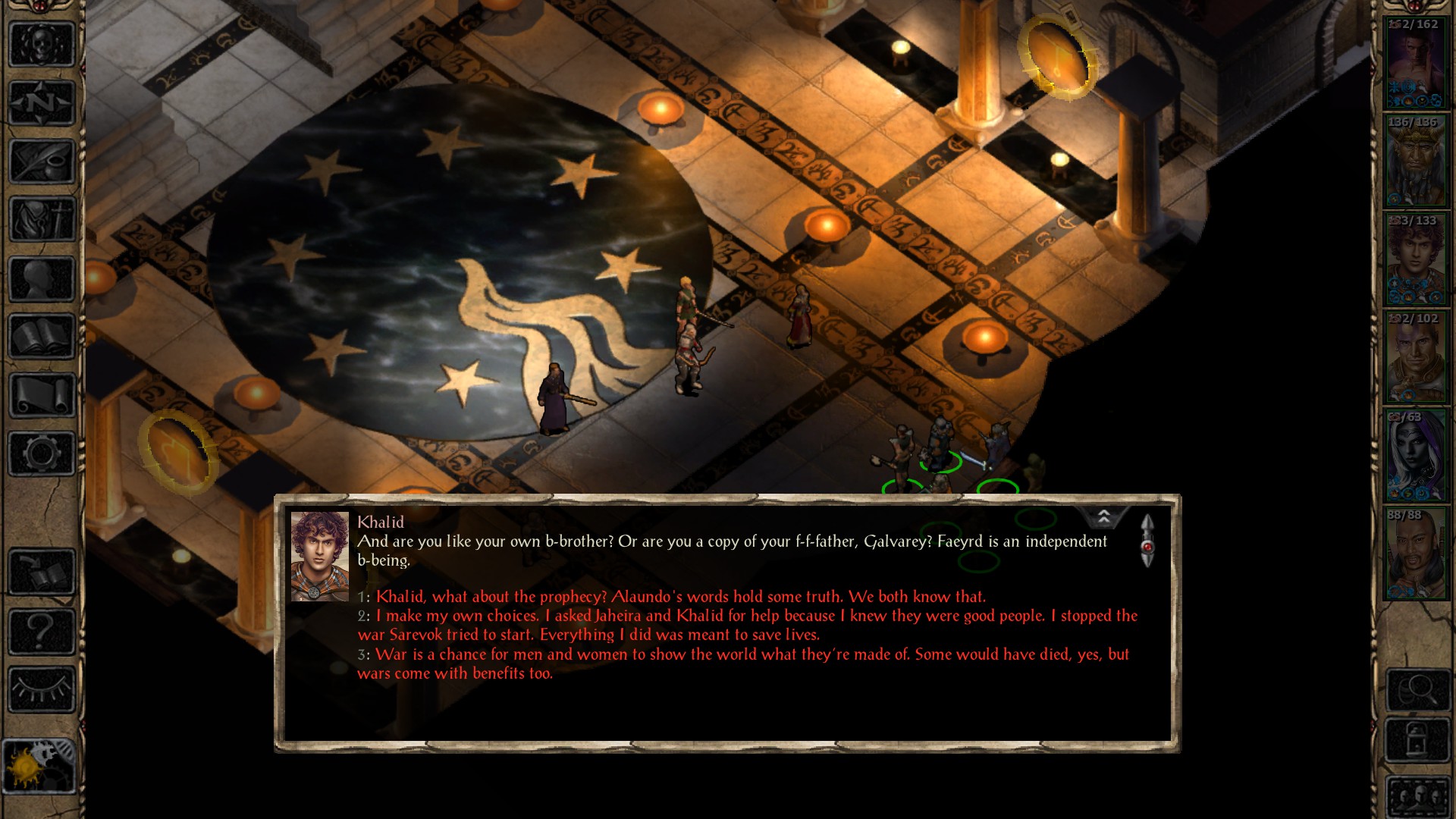Click the magnifying glass search icon
The width and height of the screenshot is (1456, 819).
1419,690
